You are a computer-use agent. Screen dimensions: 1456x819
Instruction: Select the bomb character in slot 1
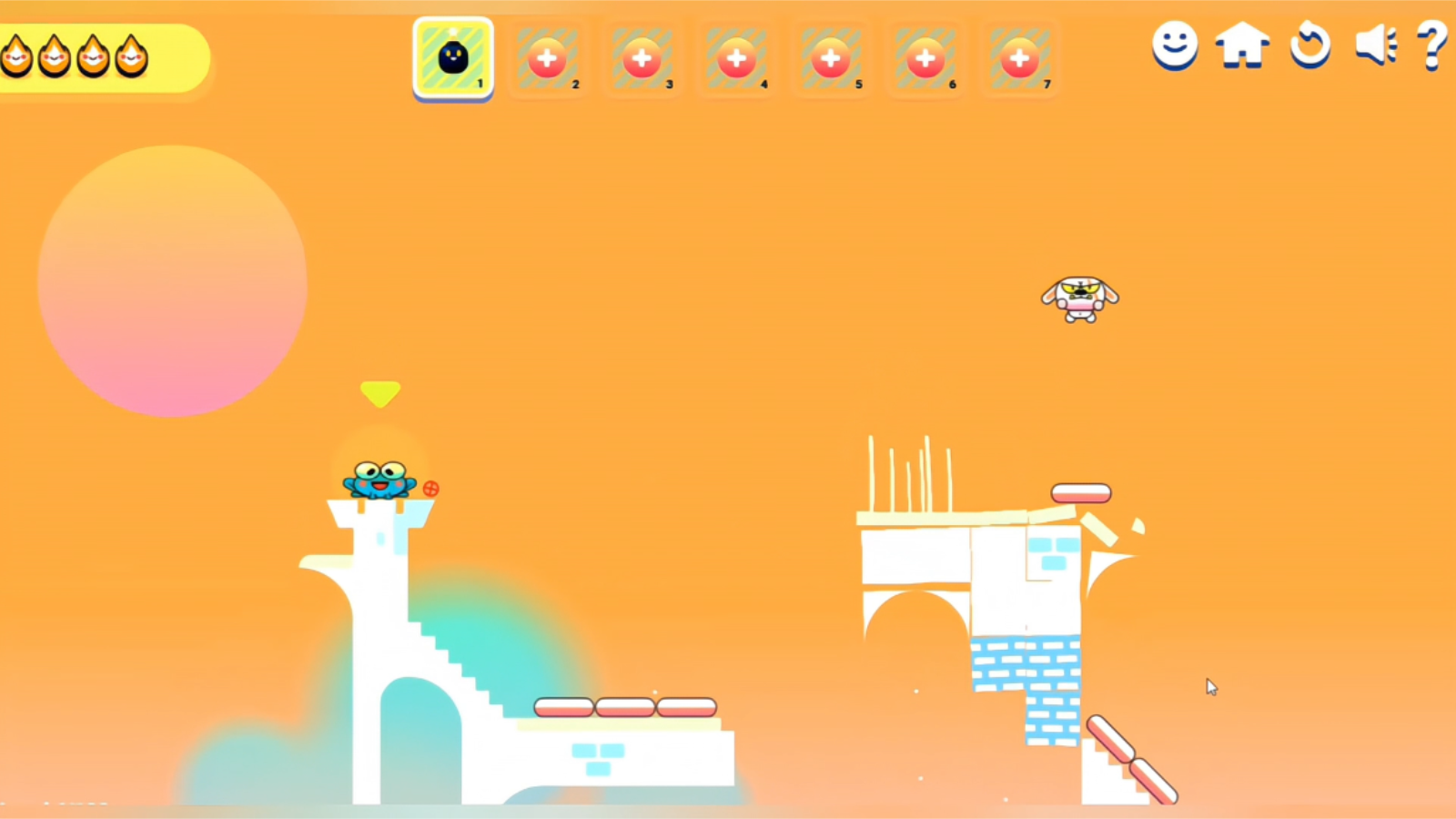point(452,57)
